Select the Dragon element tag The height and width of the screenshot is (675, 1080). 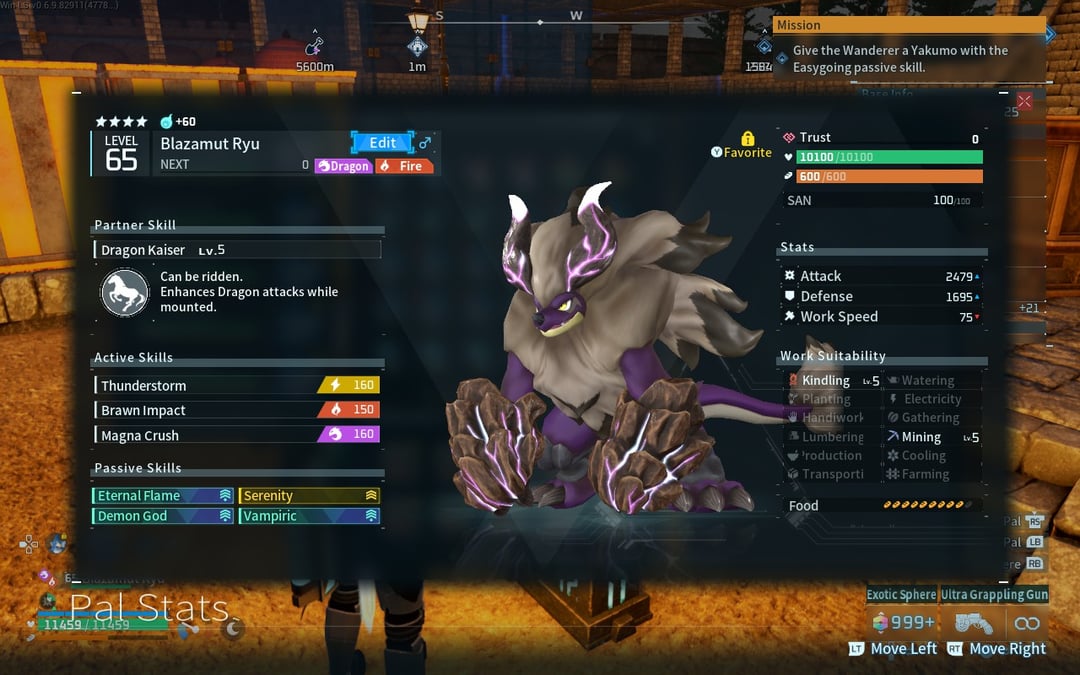pos(344,166)
